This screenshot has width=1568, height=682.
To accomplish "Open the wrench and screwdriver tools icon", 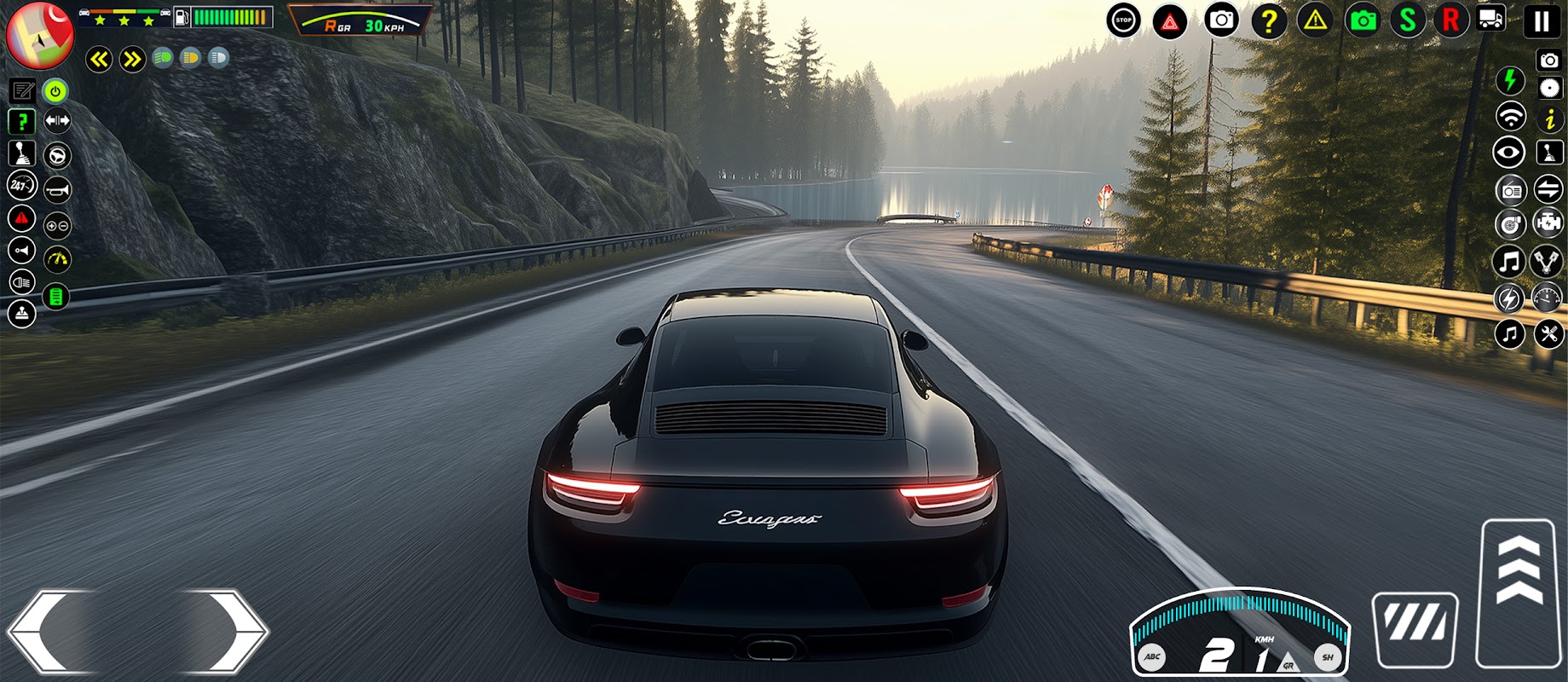I will (1548, 333).
